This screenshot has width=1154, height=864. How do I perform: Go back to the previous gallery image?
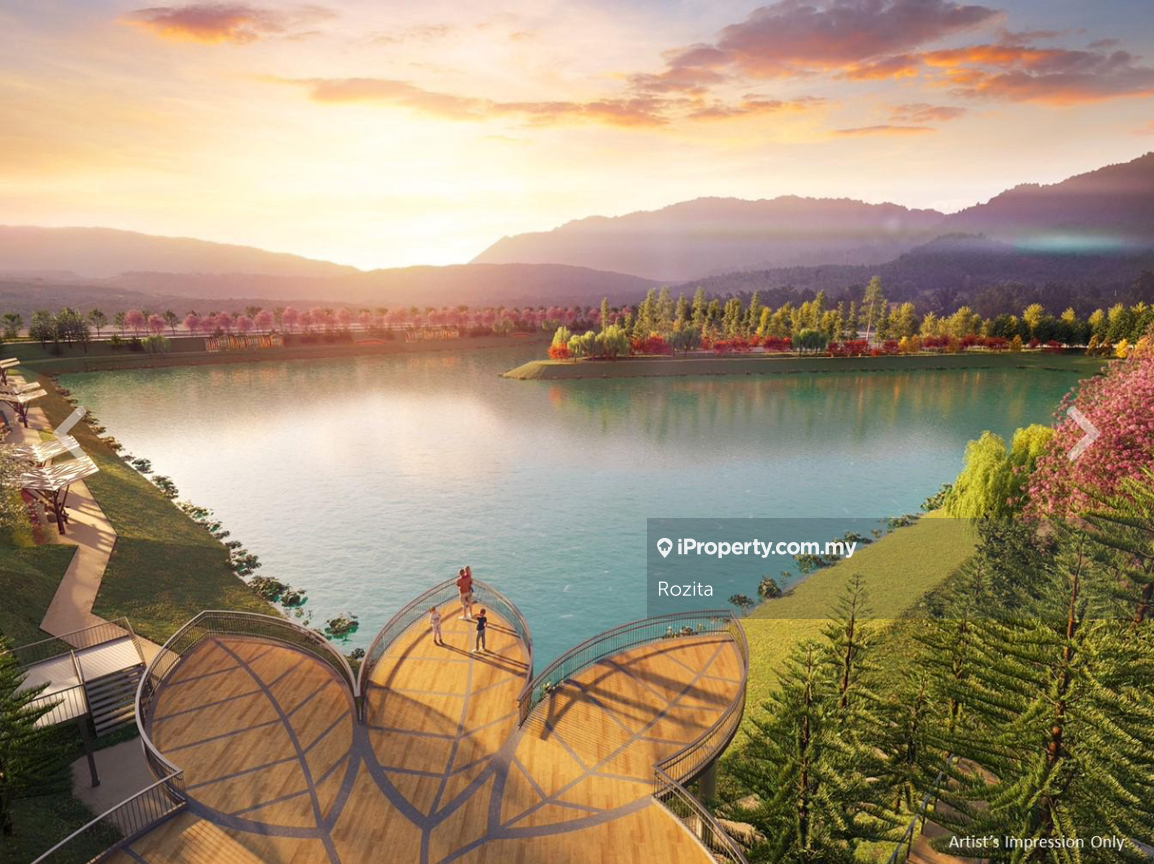[70, 432]
